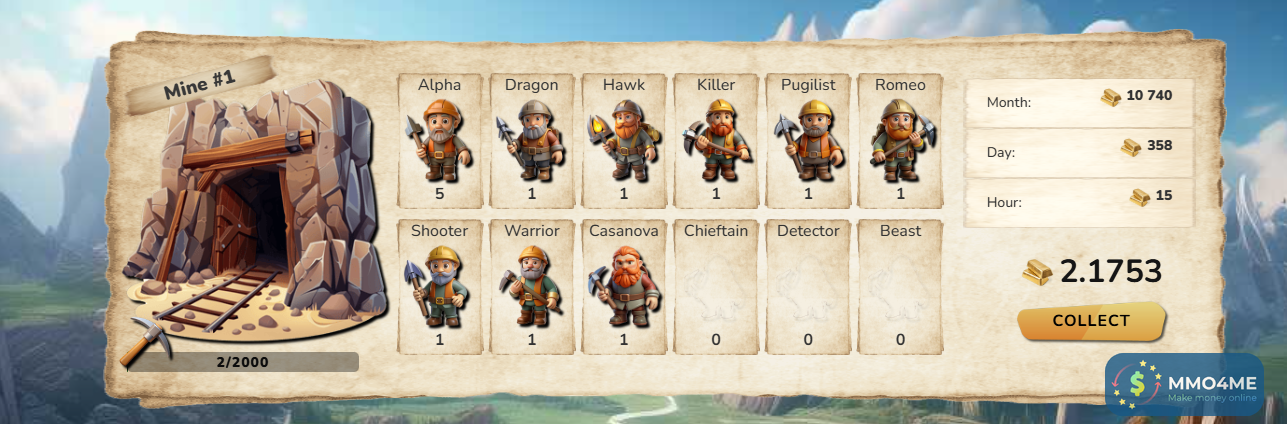The height and width of the screenshot is (424, 1287).
Task: Select the Casanova dwarf card
Action: click(x=624, y=286)
